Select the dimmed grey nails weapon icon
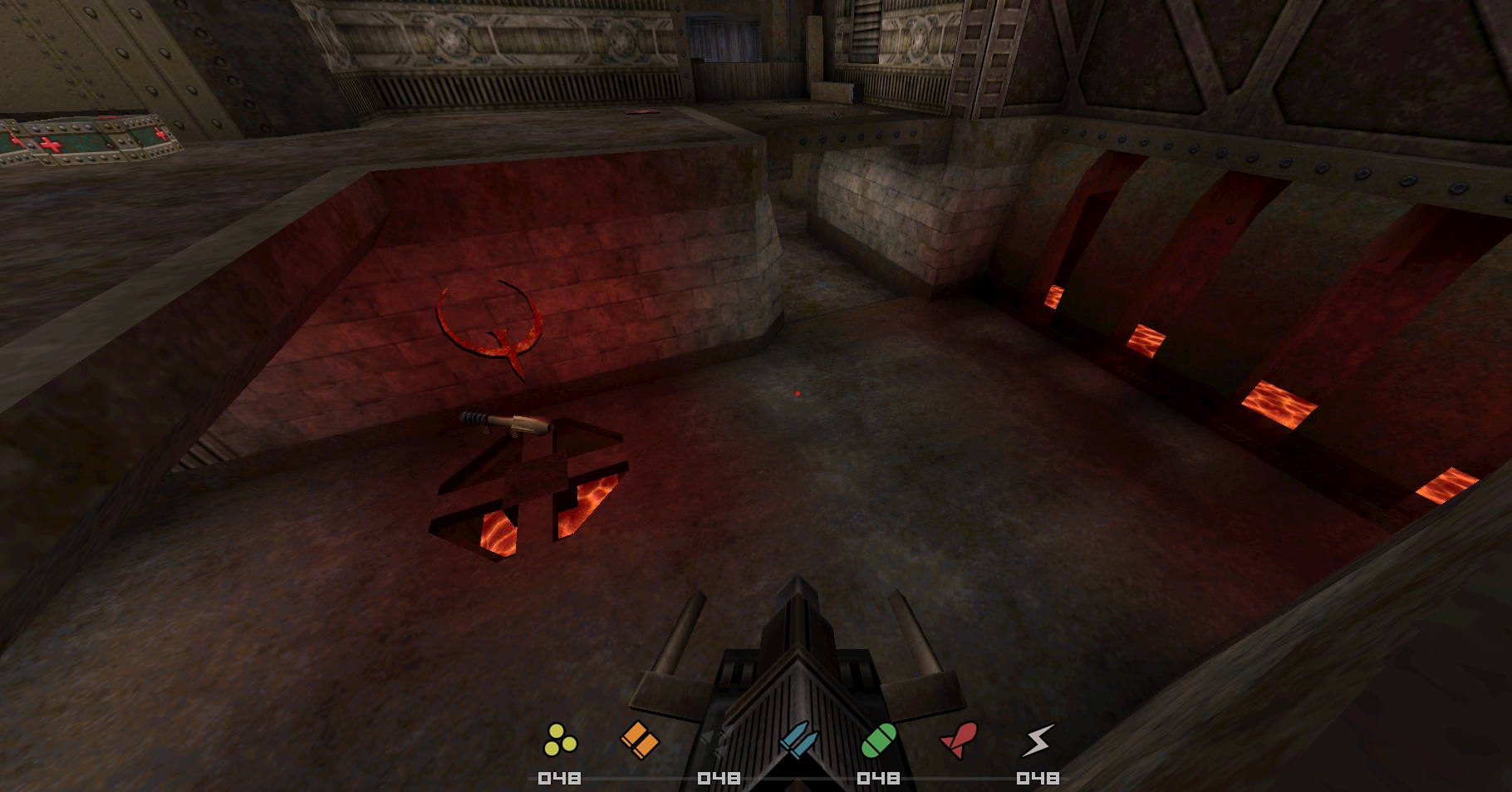The height and width of the screenshot is (792, 1512). (x=714, y=740)
